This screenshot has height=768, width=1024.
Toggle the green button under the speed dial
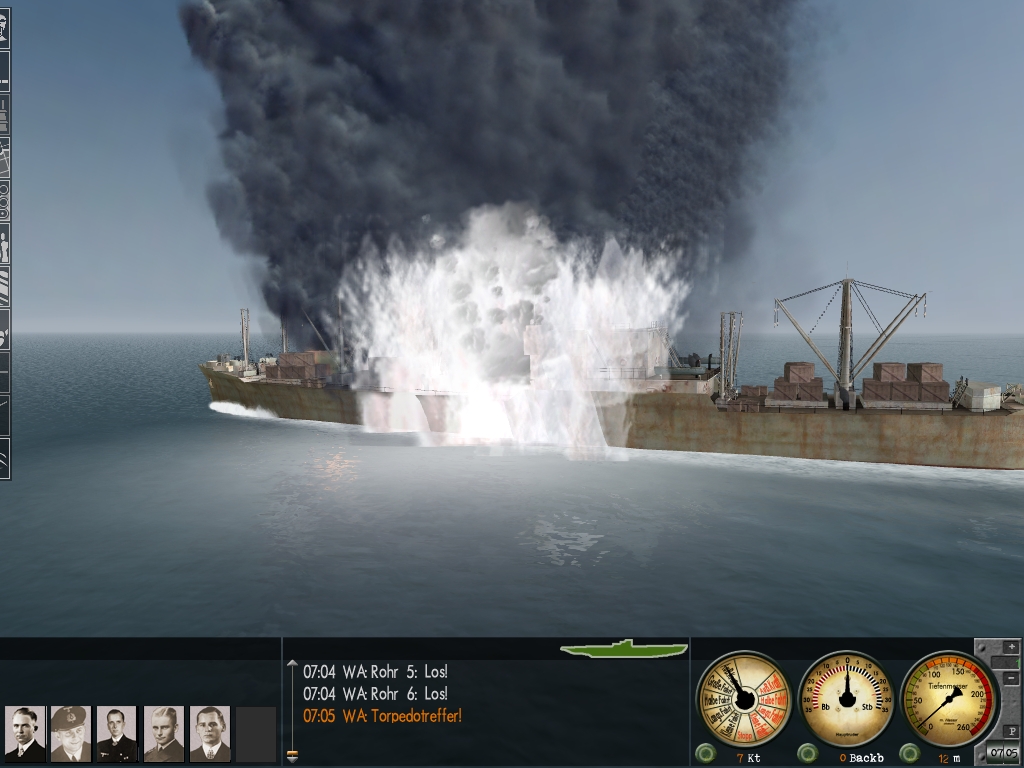pos(705,753)
